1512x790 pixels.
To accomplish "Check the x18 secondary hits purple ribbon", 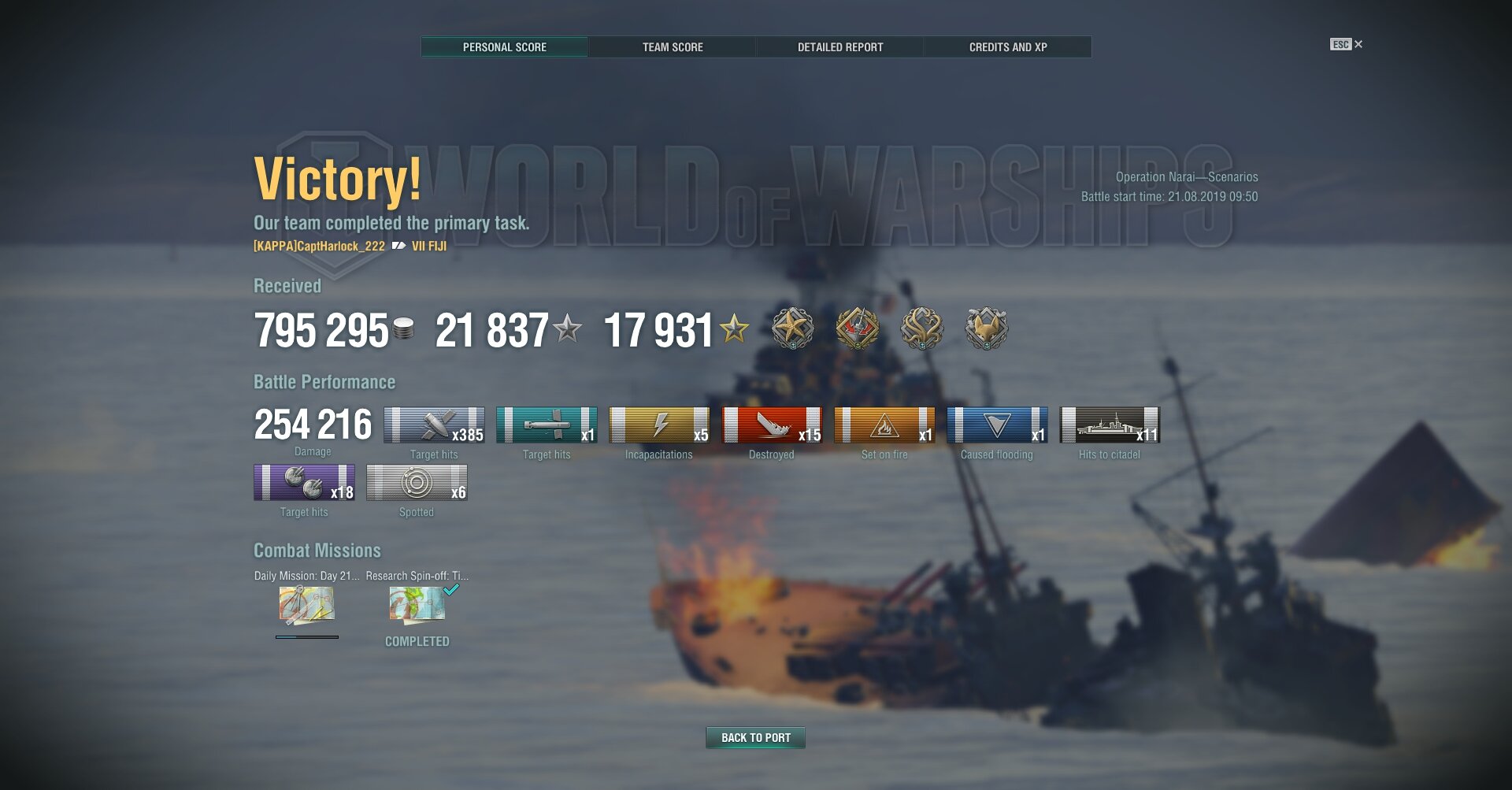I will pos(304,483).
